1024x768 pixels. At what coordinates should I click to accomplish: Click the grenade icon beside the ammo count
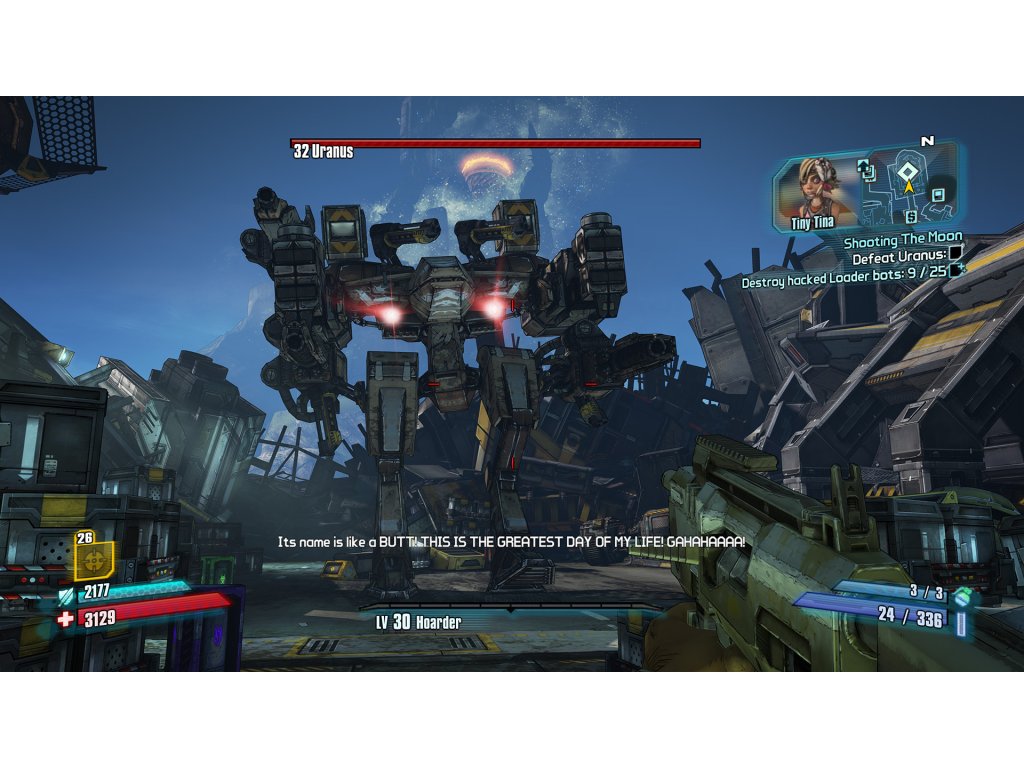[961, 596]
